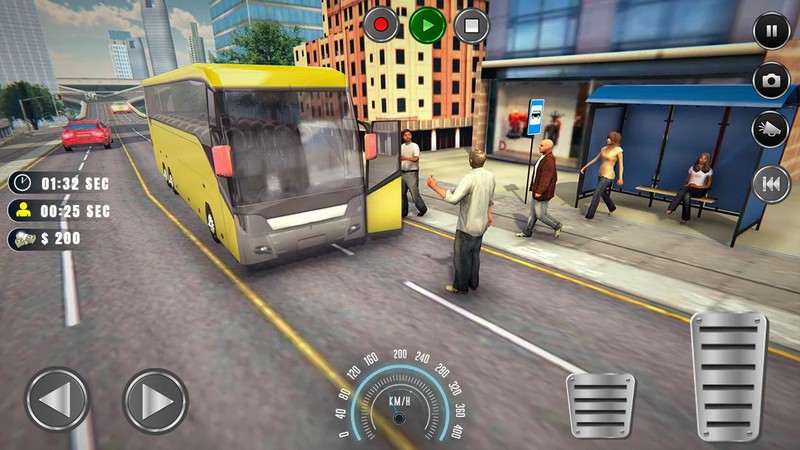Tap the brake pedal
This screenshot has width=800, height=450.
click(x=600, y=405)
